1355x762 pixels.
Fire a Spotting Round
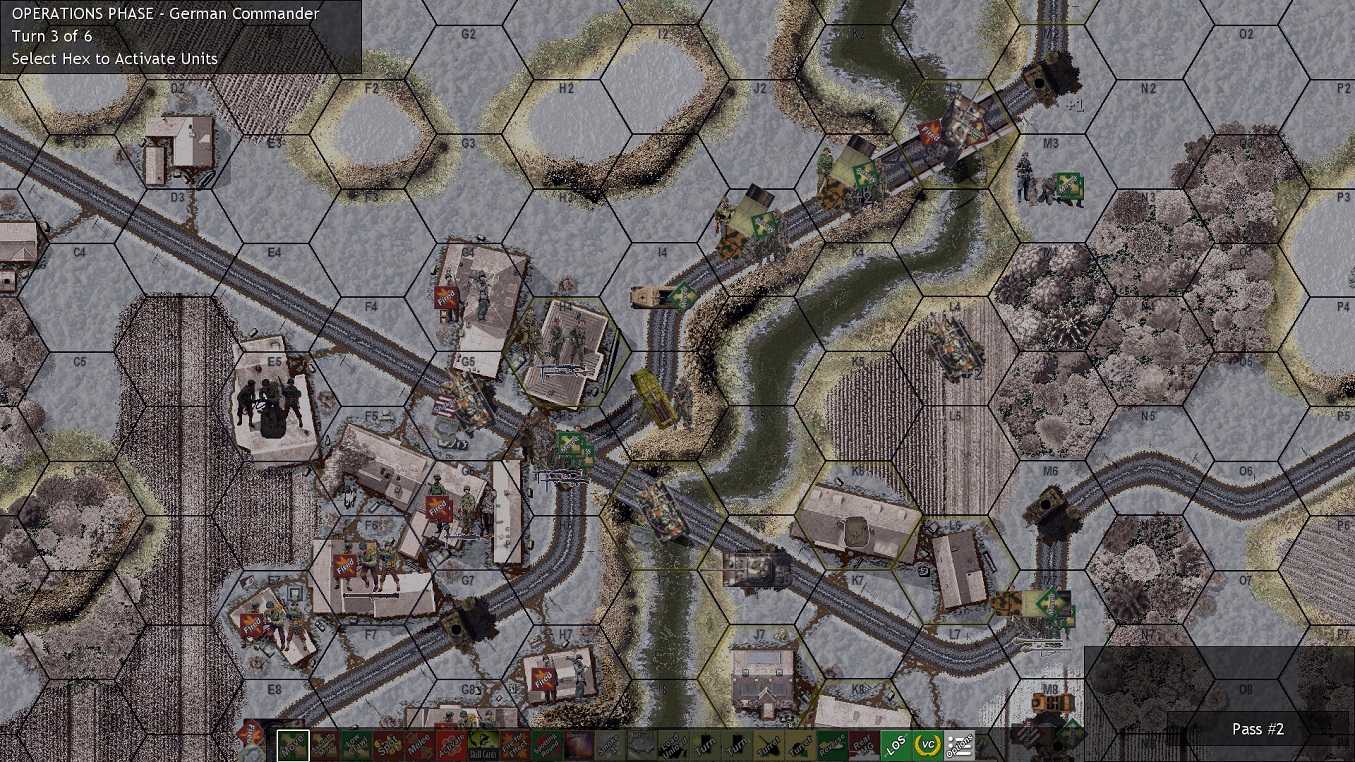point(547,745)
